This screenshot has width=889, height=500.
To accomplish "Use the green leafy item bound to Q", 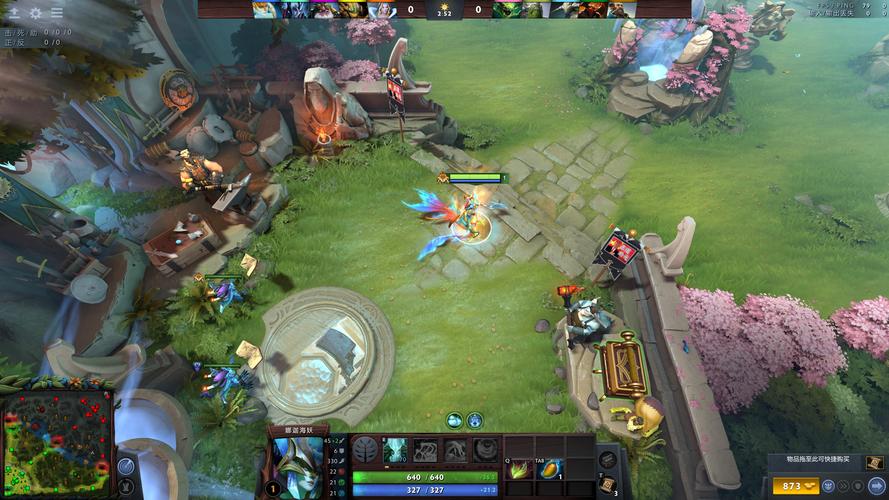I will pyautogui.click(x=521, y=469).
